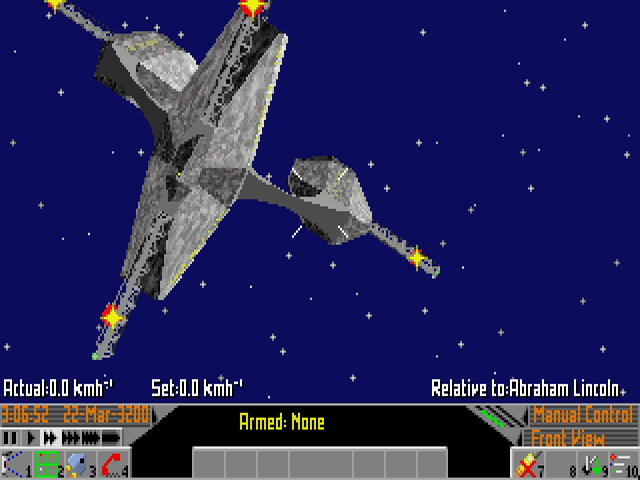640x480 pixels.
Task: Open the ship inventory icon numbered 3
Action: point(78,464)
